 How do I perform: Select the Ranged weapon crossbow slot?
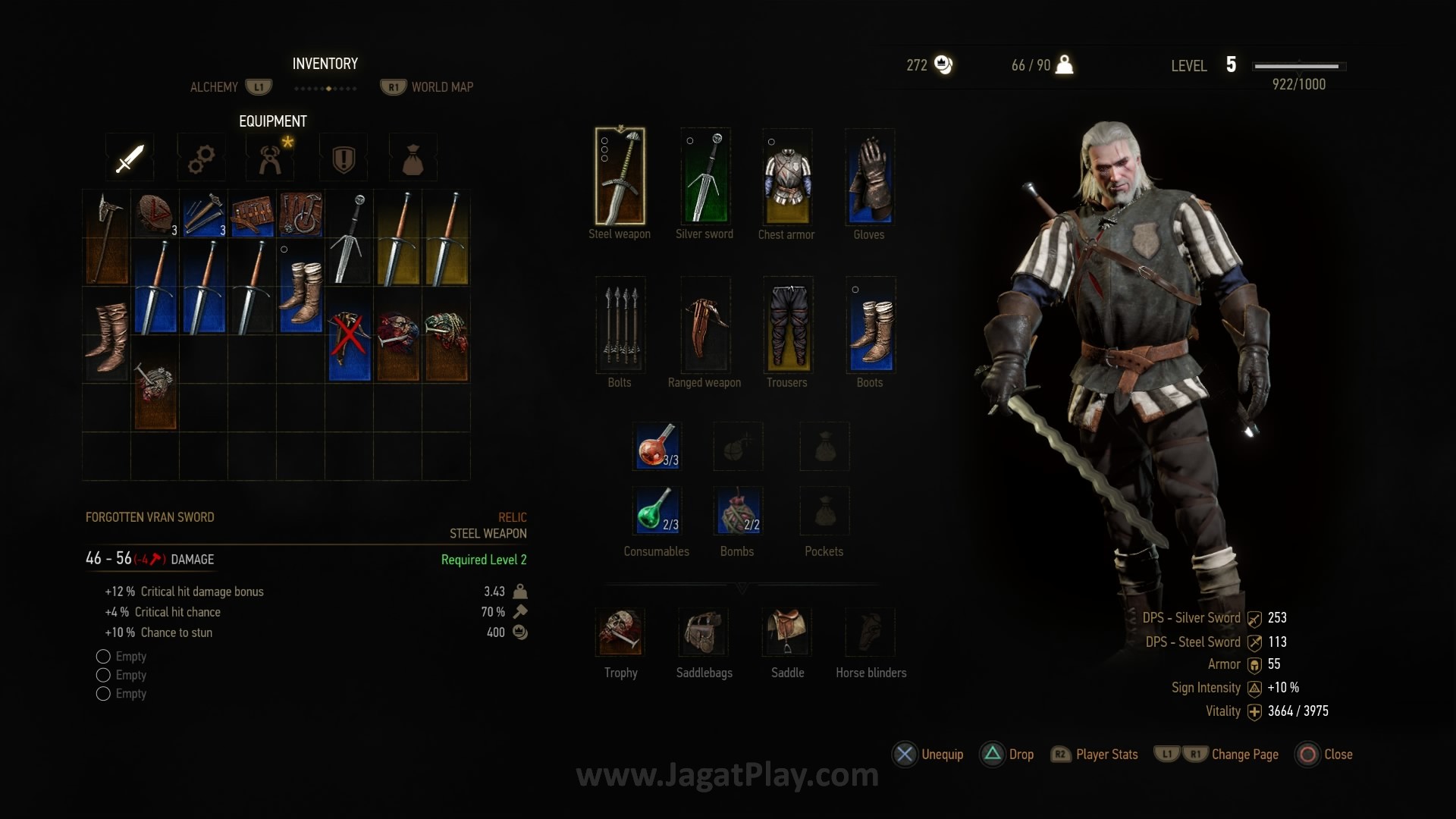click(705, 325)
